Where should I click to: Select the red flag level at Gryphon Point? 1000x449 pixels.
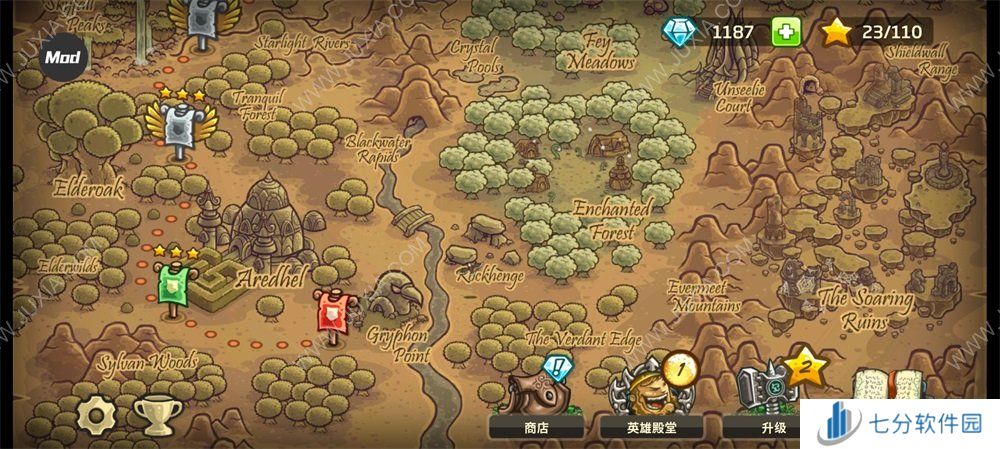tap(330, 311)
